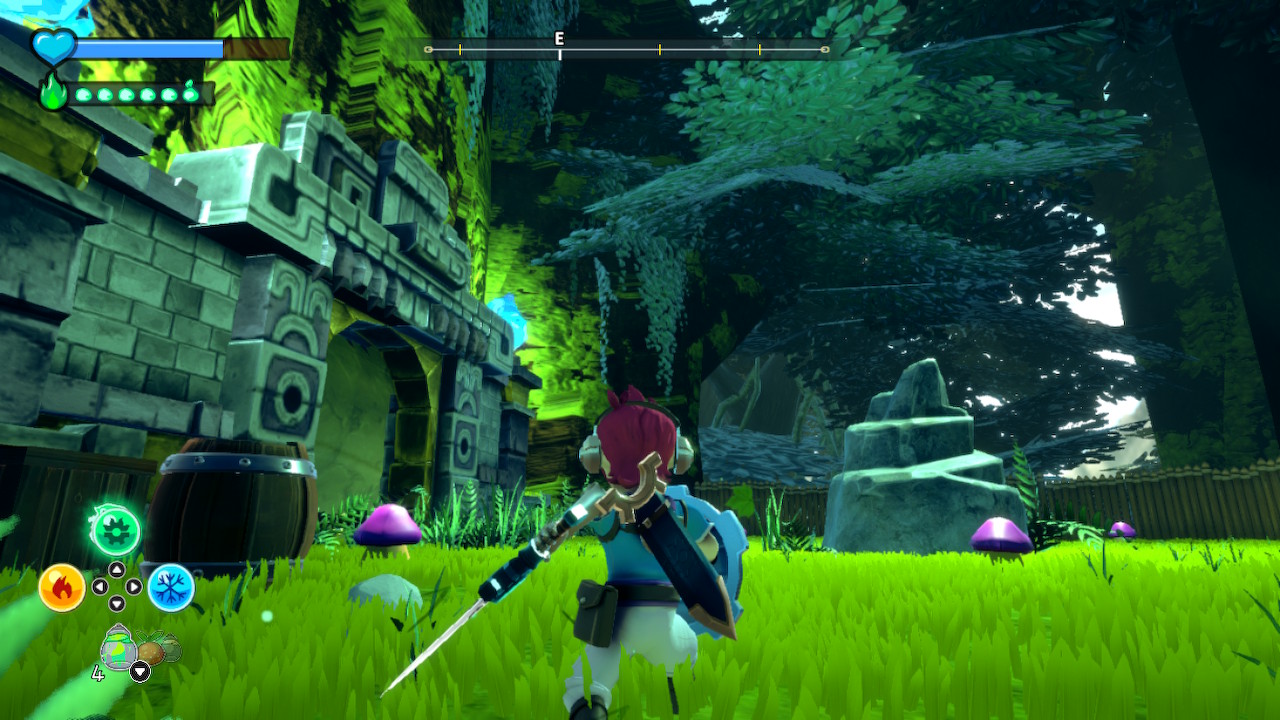Use the green potion jar item

click(119, 650)
